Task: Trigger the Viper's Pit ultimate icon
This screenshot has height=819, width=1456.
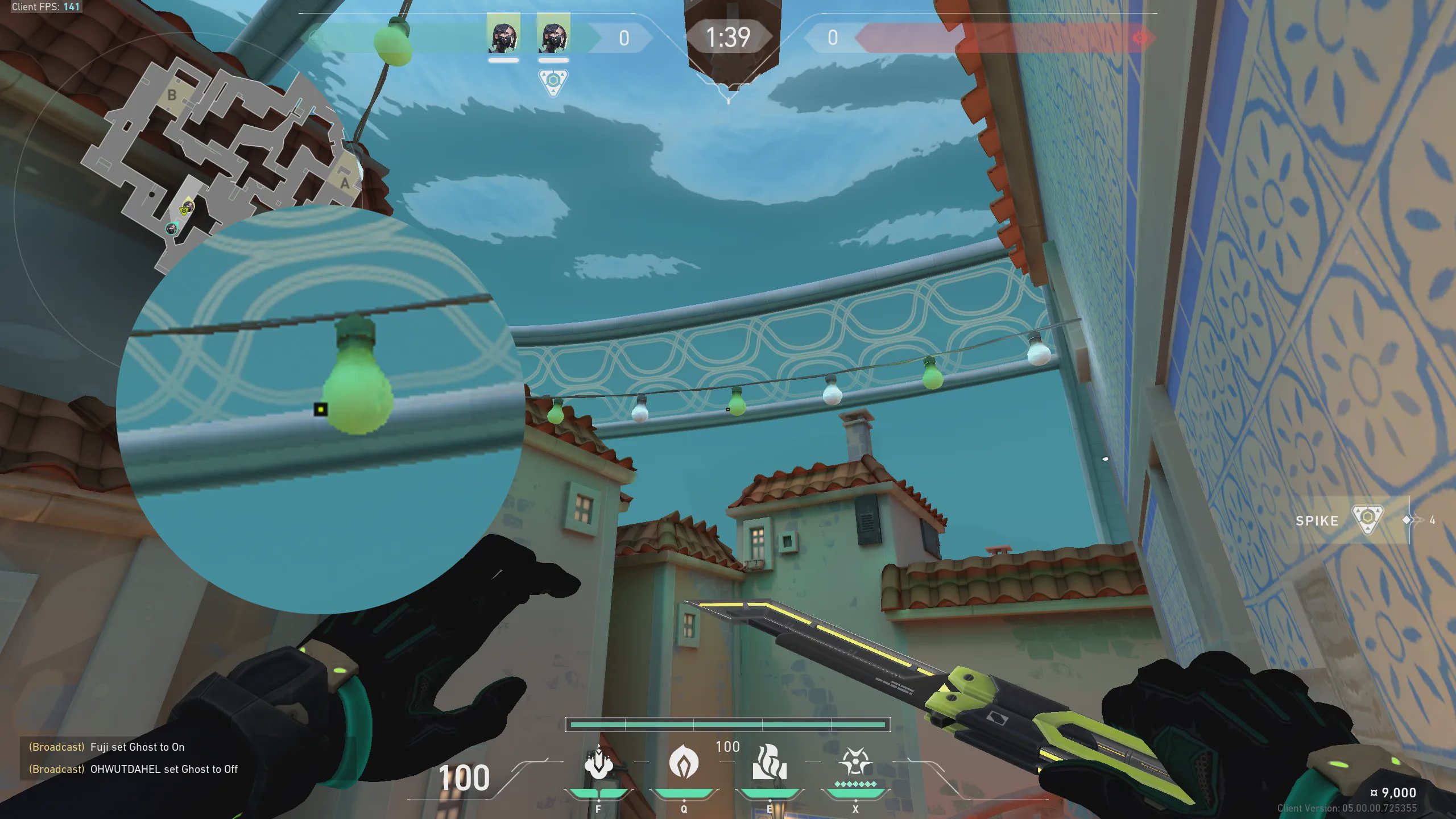Action: click(x=855, y=762)
